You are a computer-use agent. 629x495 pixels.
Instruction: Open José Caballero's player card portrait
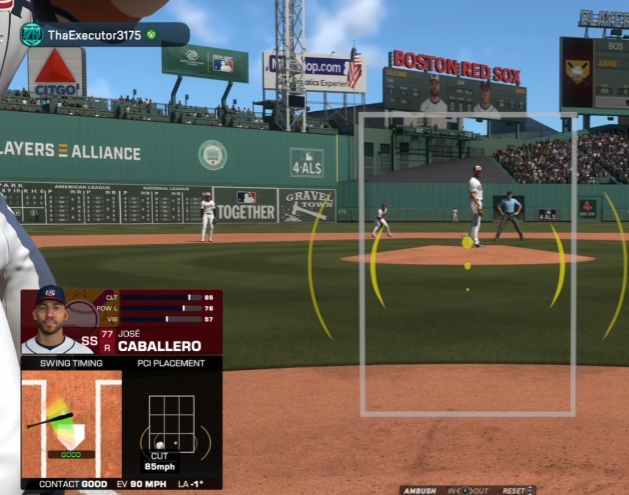pos(50,320)
